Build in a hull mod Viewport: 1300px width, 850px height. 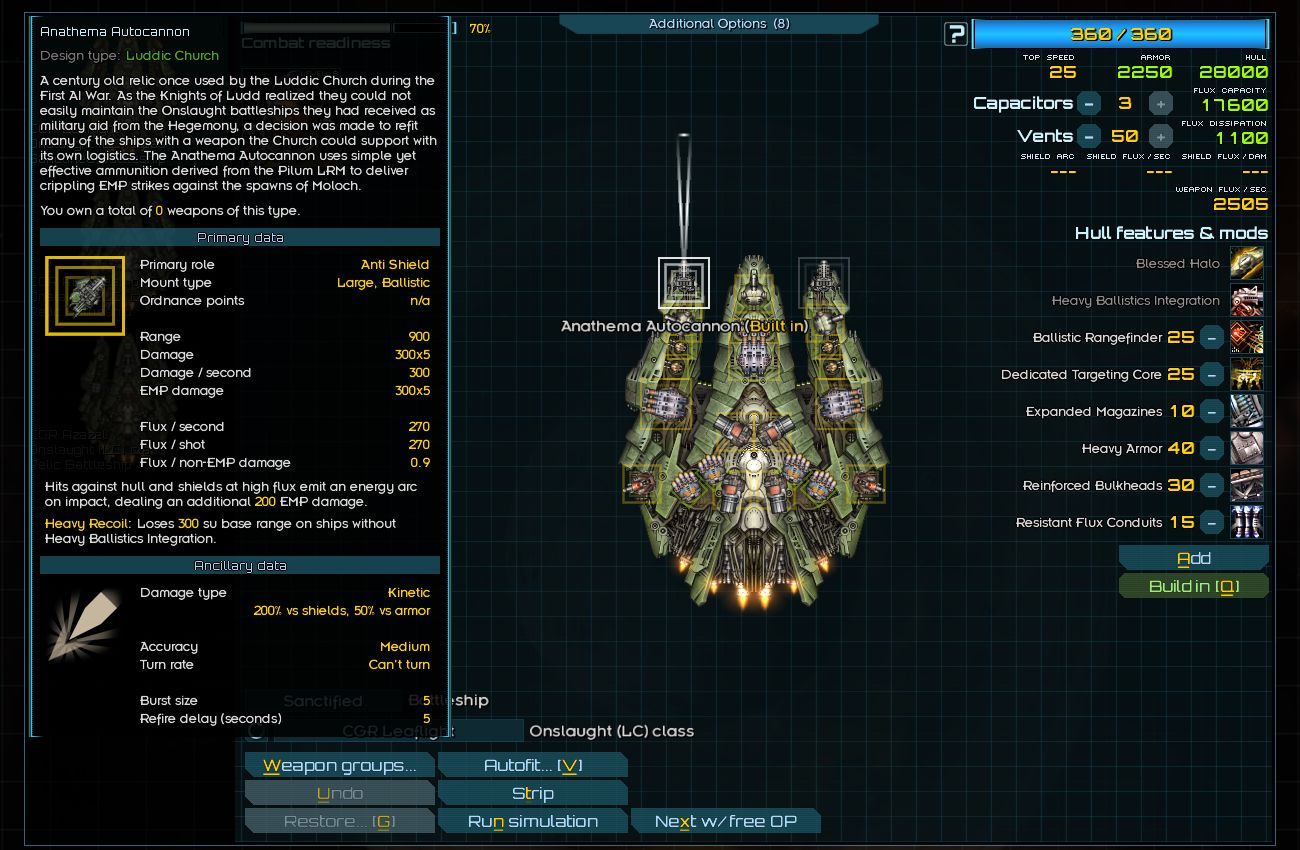pyautogui.click(x=1193, y=587)
